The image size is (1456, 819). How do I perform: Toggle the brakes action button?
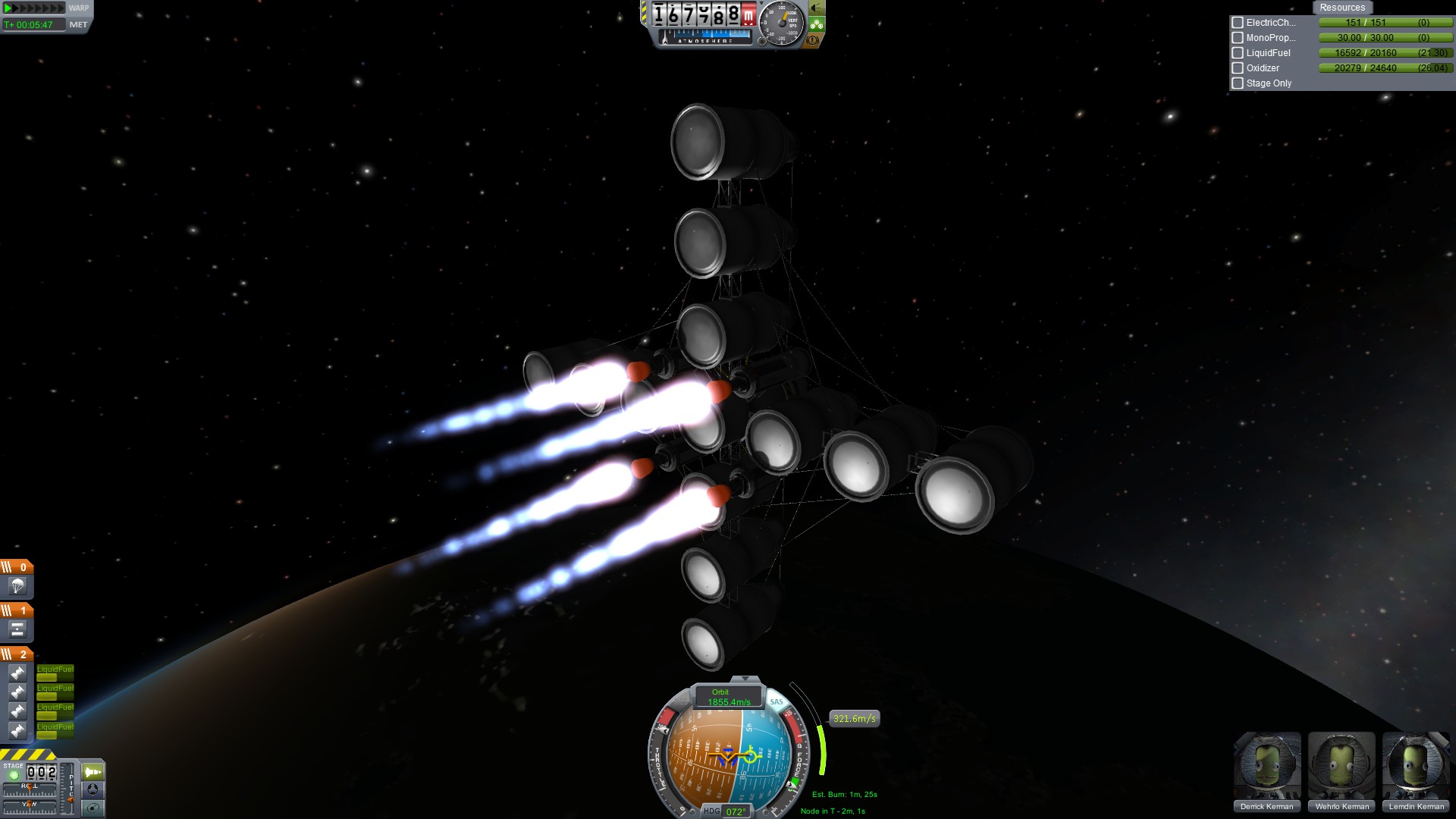pyautogui.click(x=813, y=40)
